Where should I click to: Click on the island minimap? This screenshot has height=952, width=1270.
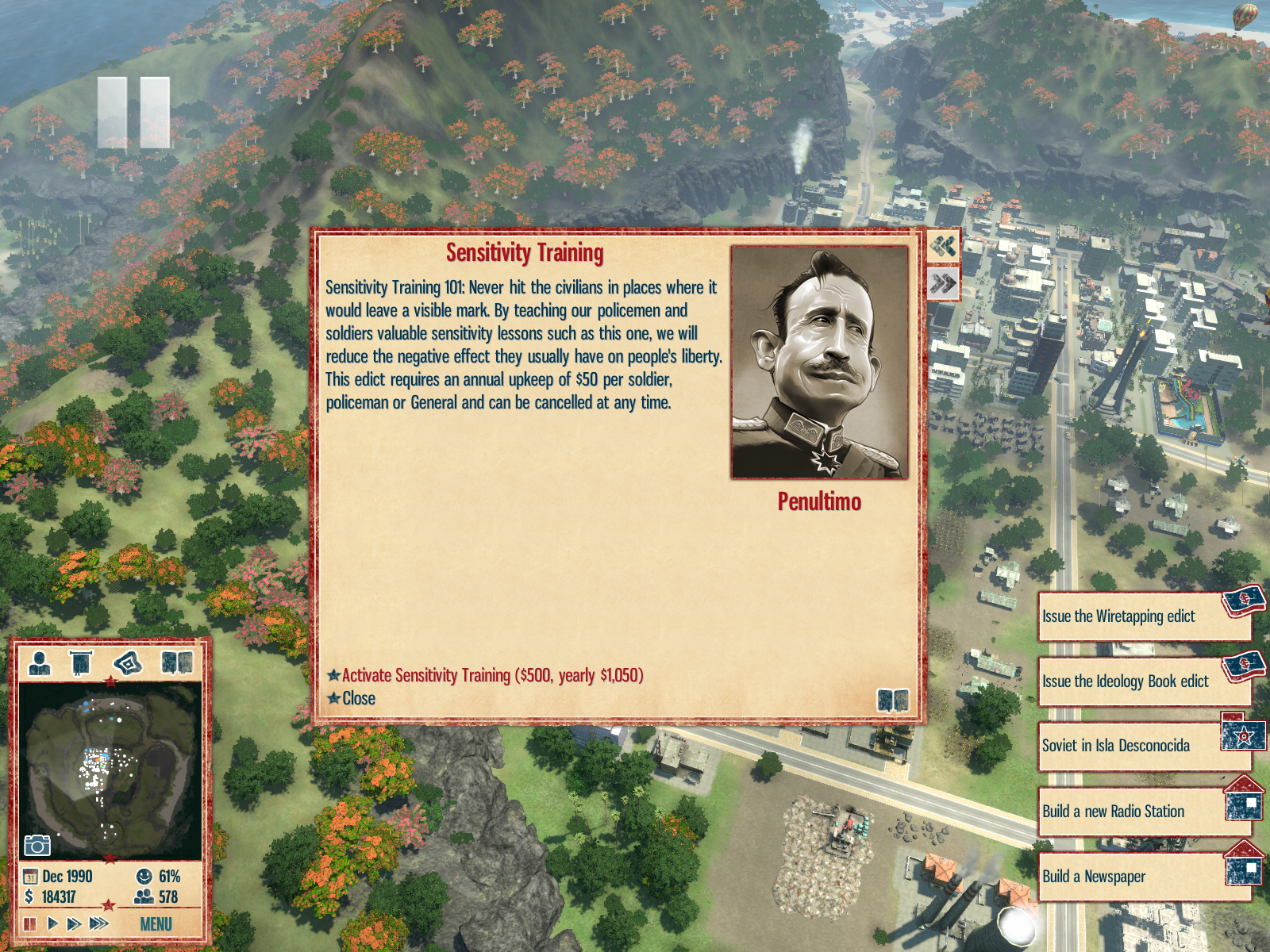click(110, 770)
